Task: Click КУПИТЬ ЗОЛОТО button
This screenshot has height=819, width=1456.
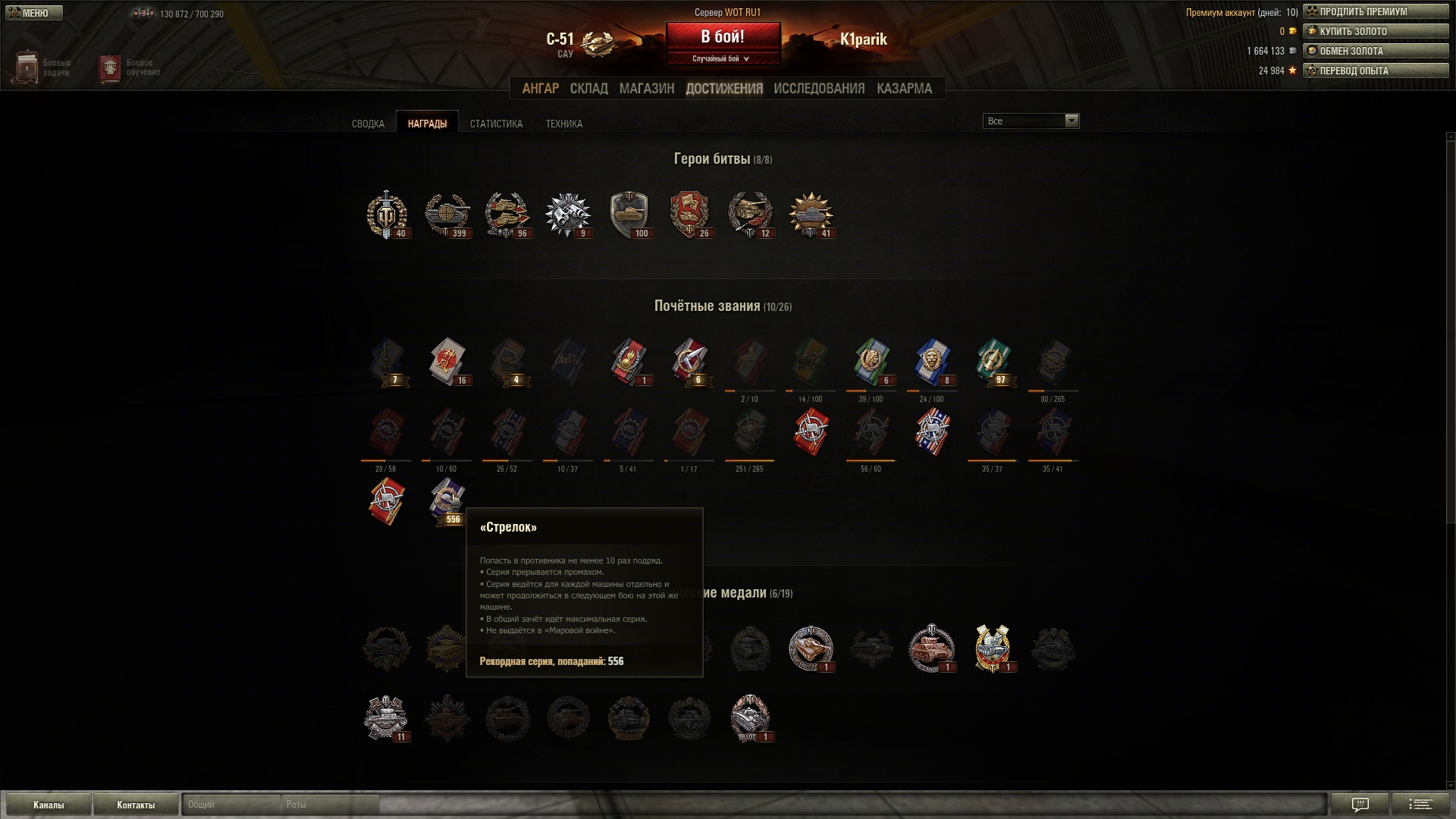Action: 1376,32
